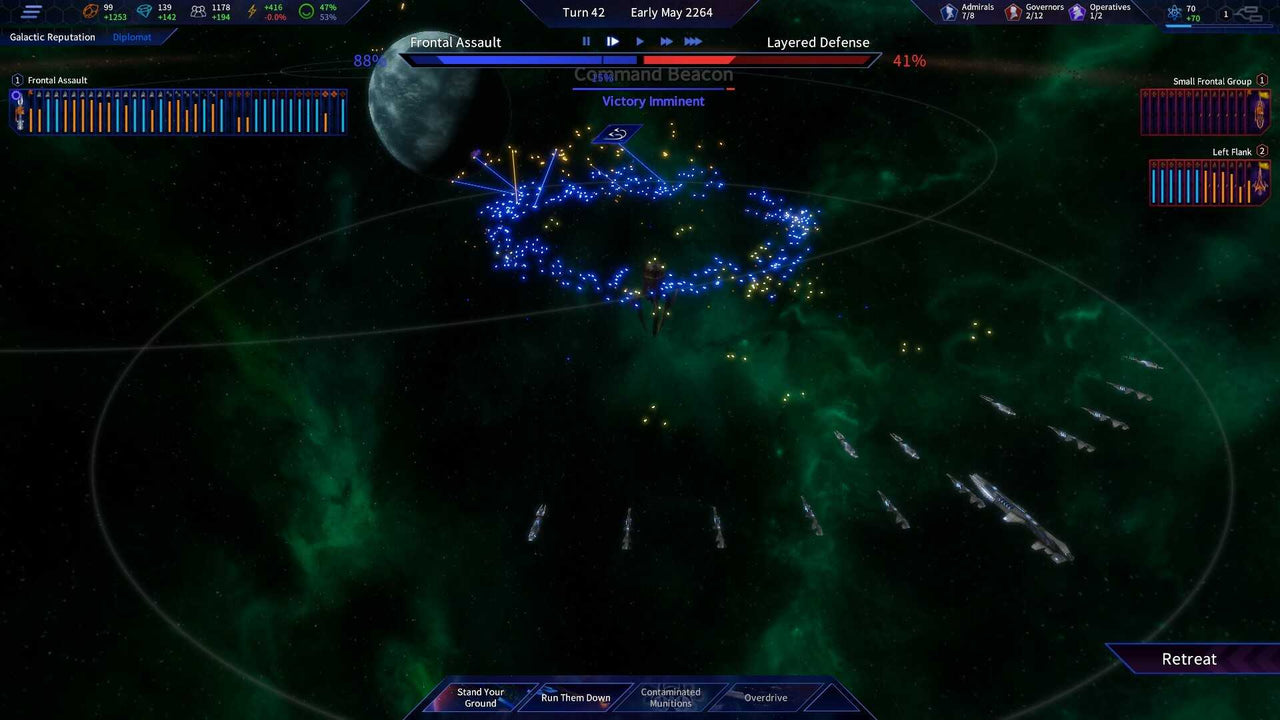
Task: Activate the Contaminated Munitions stance
Action: 670,697
